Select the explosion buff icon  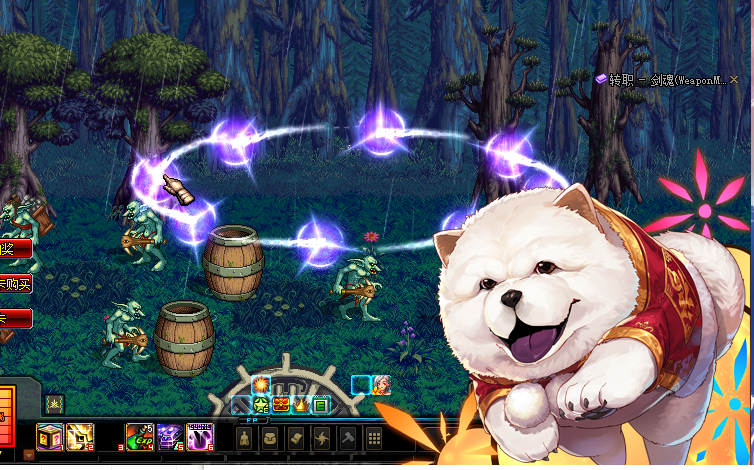click(261, 385)
